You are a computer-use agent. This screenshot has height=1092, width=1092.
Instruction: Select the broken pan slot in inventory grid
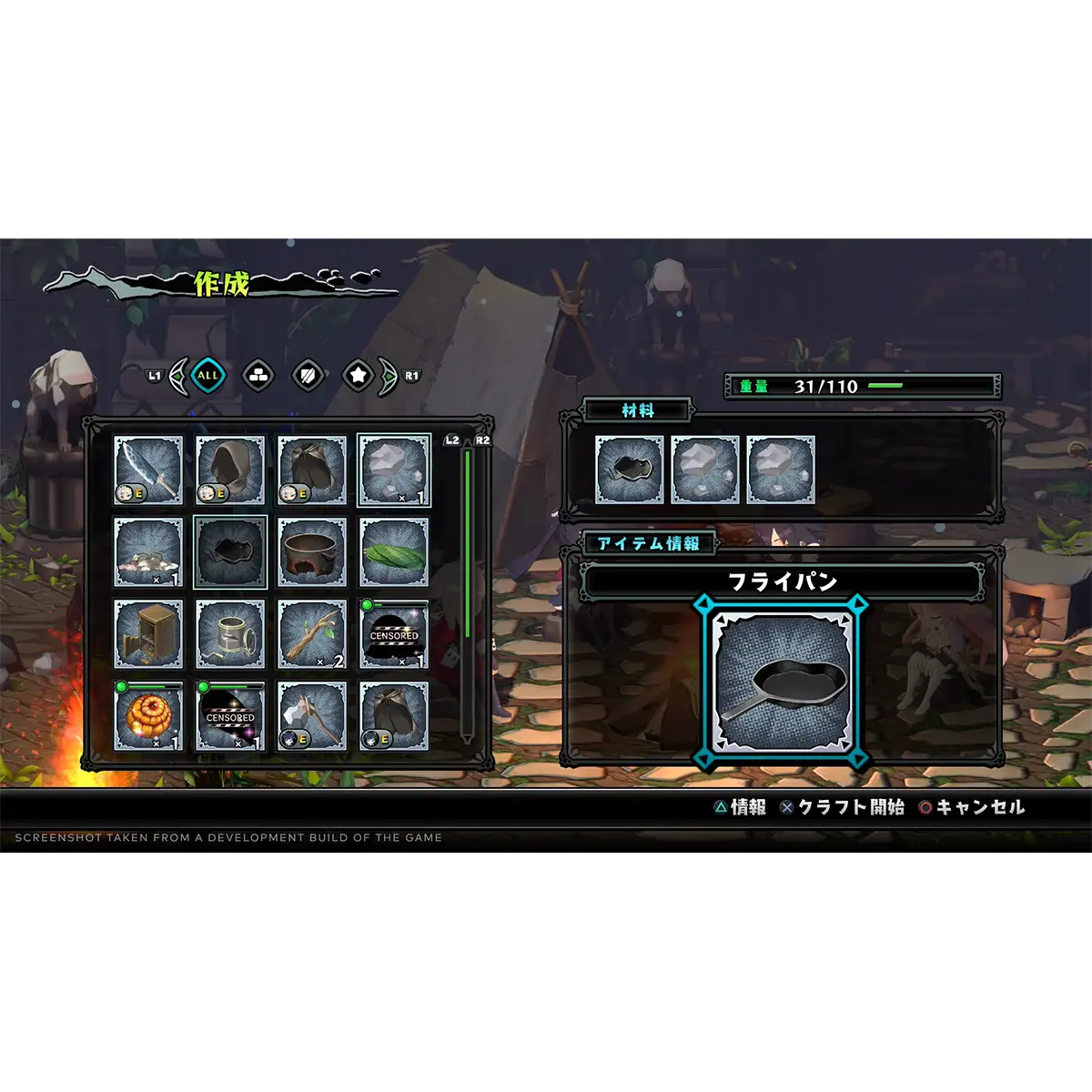(x=230, y=551)
